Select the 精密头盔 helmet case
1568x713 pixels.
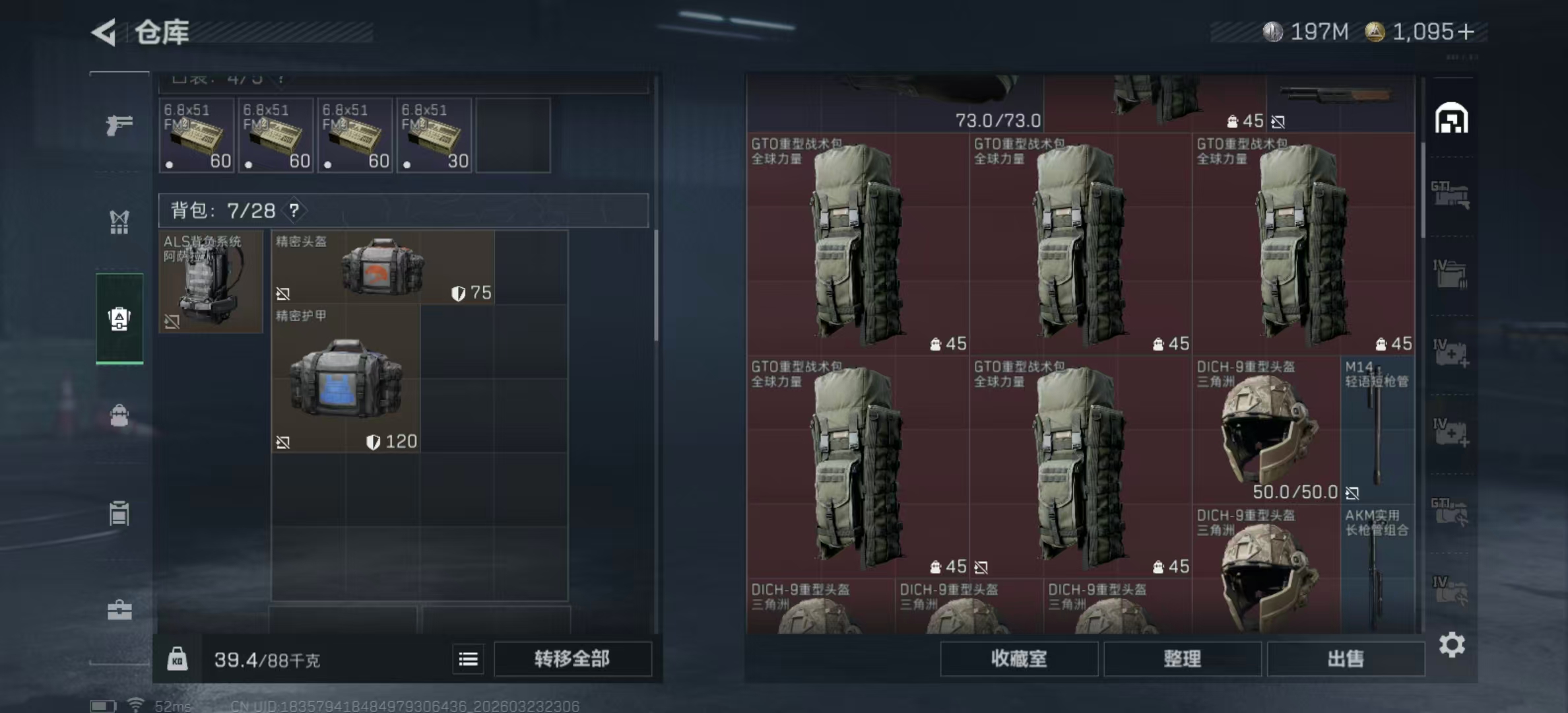click(383, 267)
